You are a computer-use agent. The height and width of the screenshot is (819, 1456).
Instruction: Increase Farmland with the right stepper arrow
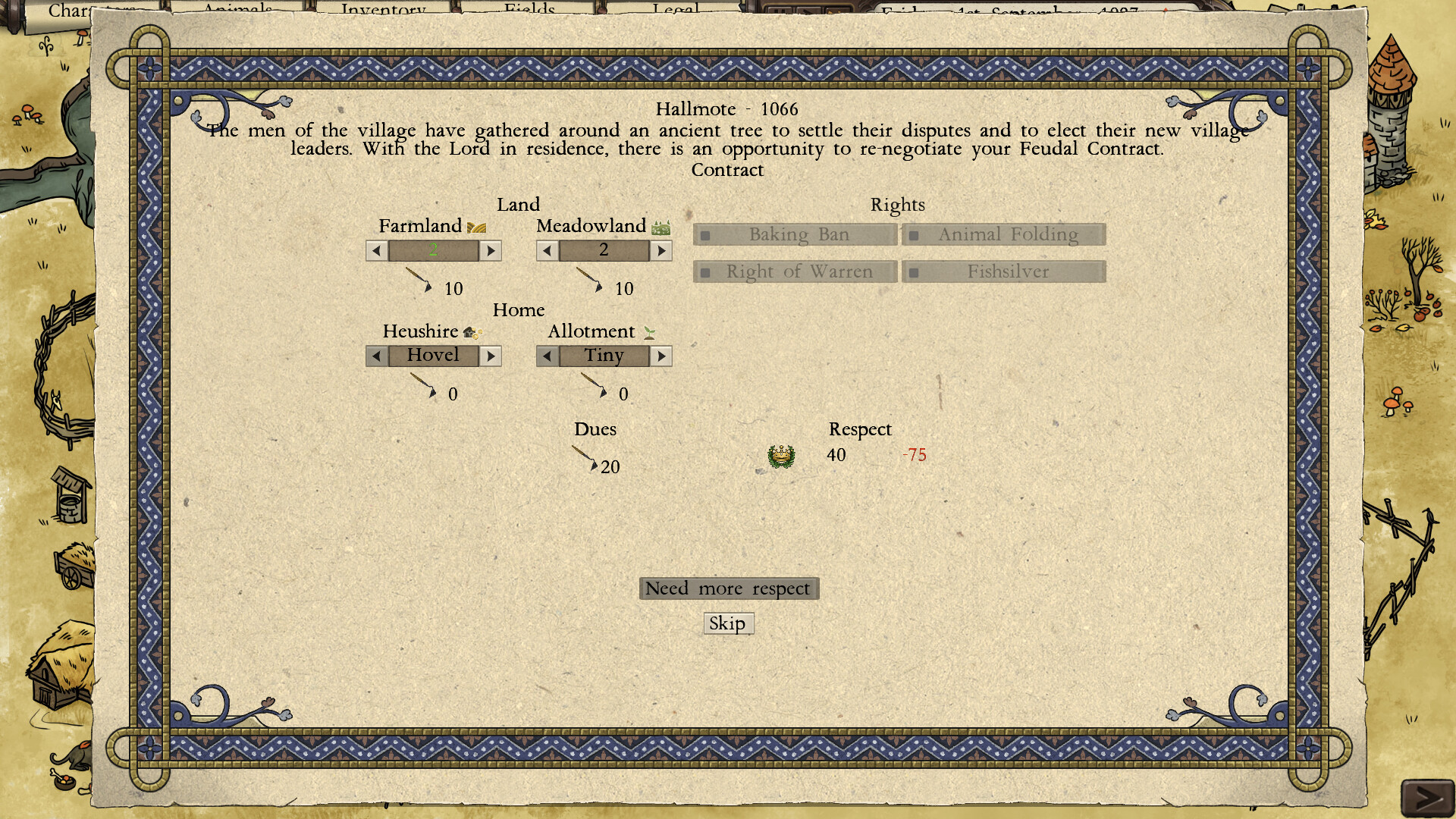tap(491, 250)
